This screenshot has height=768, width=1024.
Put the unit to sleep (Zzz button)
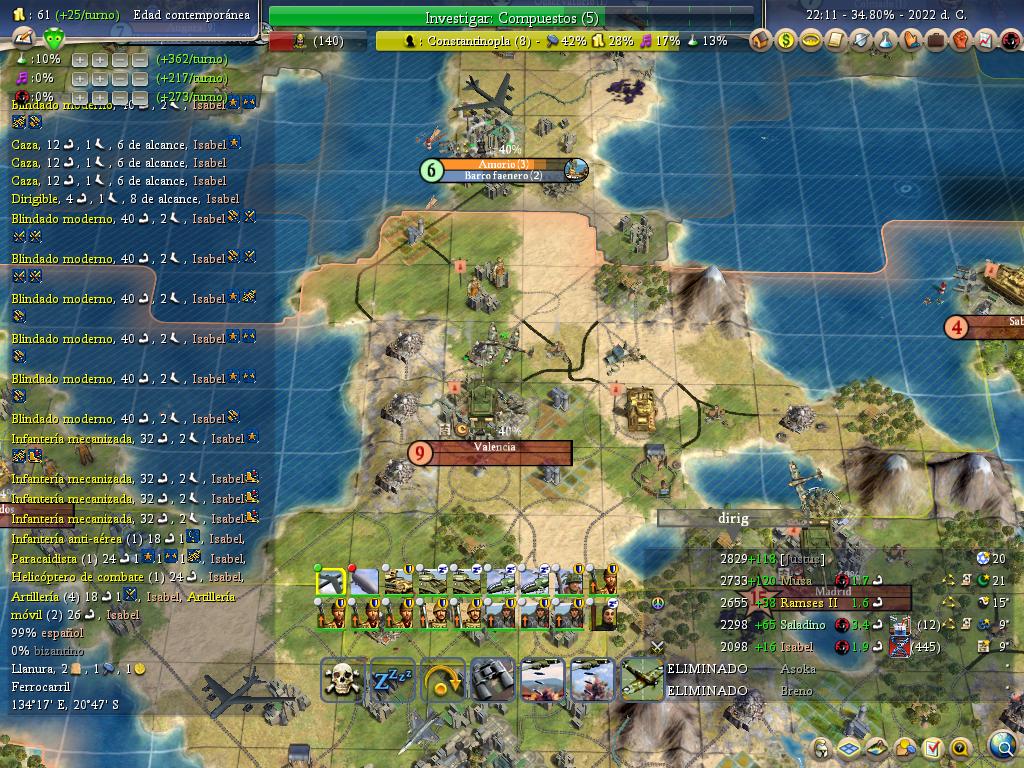pos(392,680)
